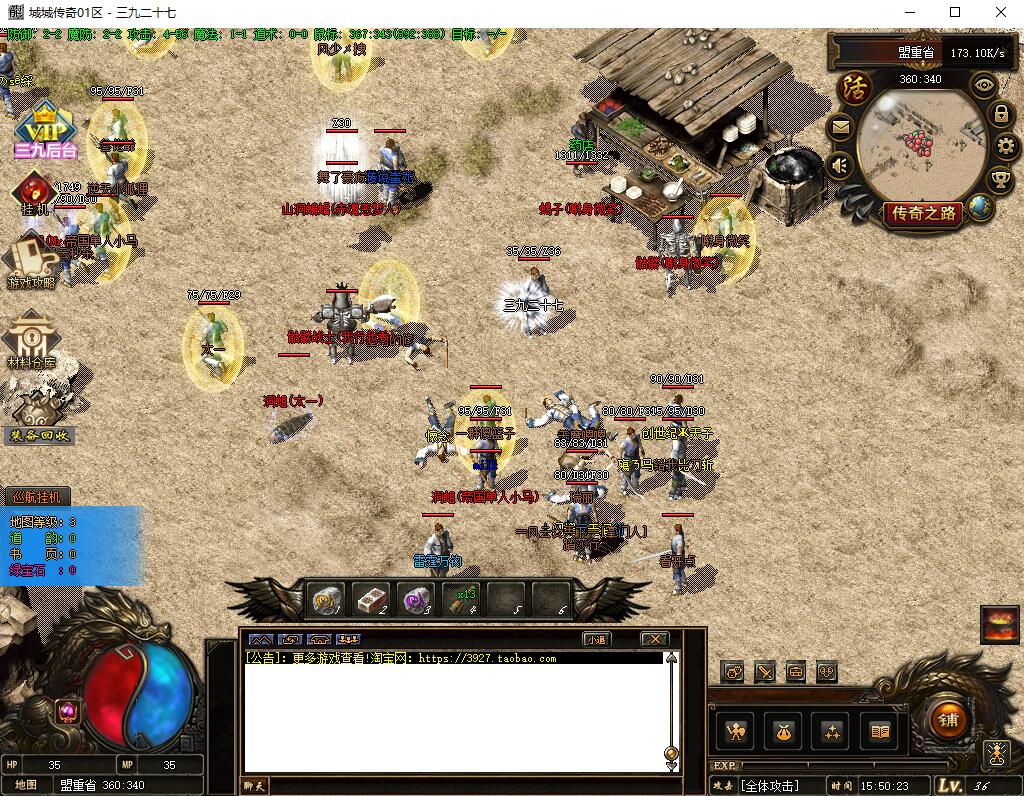1024x796 pixels.
Task: Click the 小退 logout button
Action: pos(596,639)
